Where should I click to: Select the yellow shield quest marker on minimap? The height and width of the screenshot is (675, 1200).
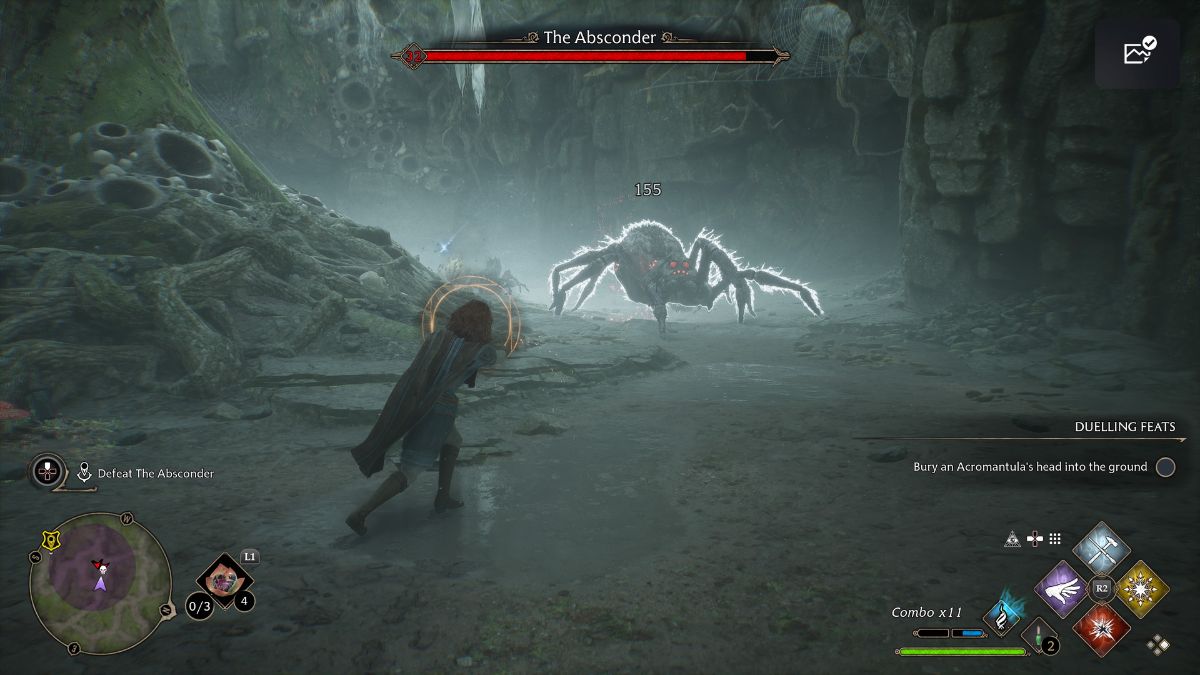(49, 542)
